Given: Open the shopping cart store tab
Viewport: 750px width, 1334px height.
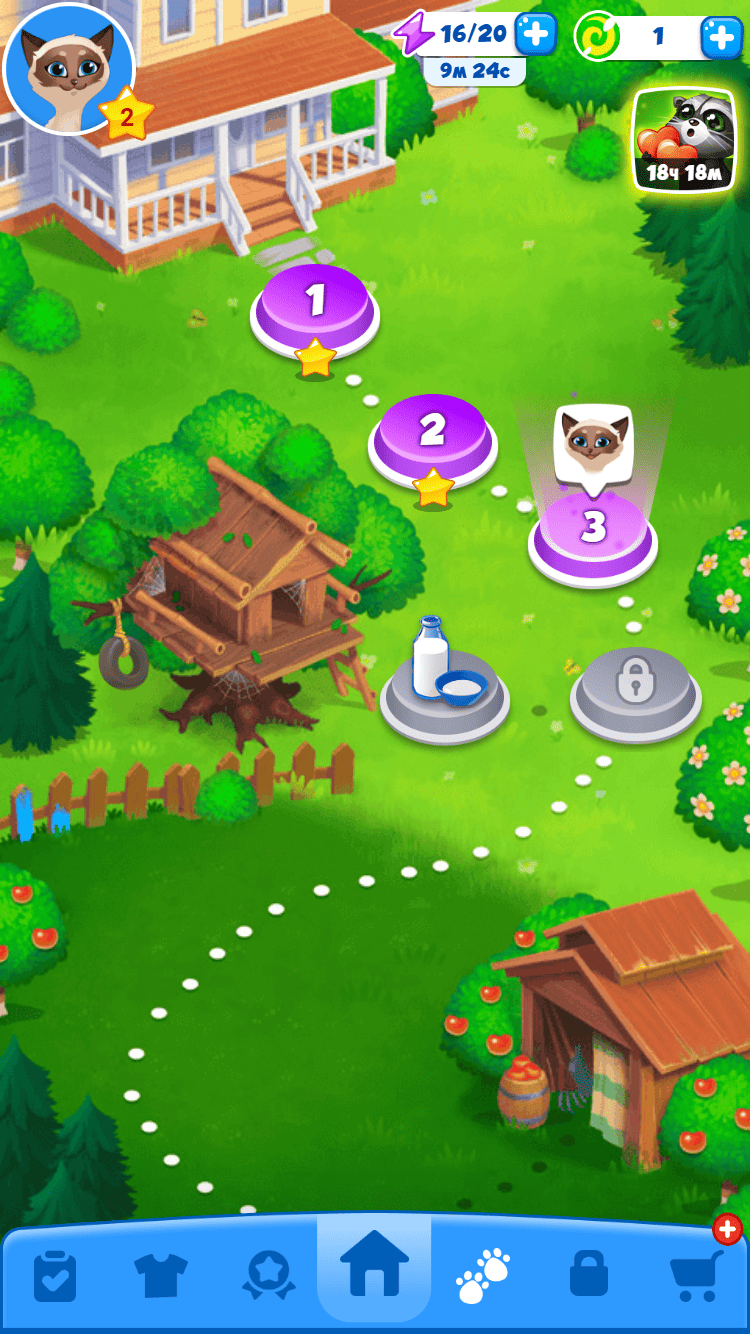Looking at the screenshot, I should (x=696, y=1274).
